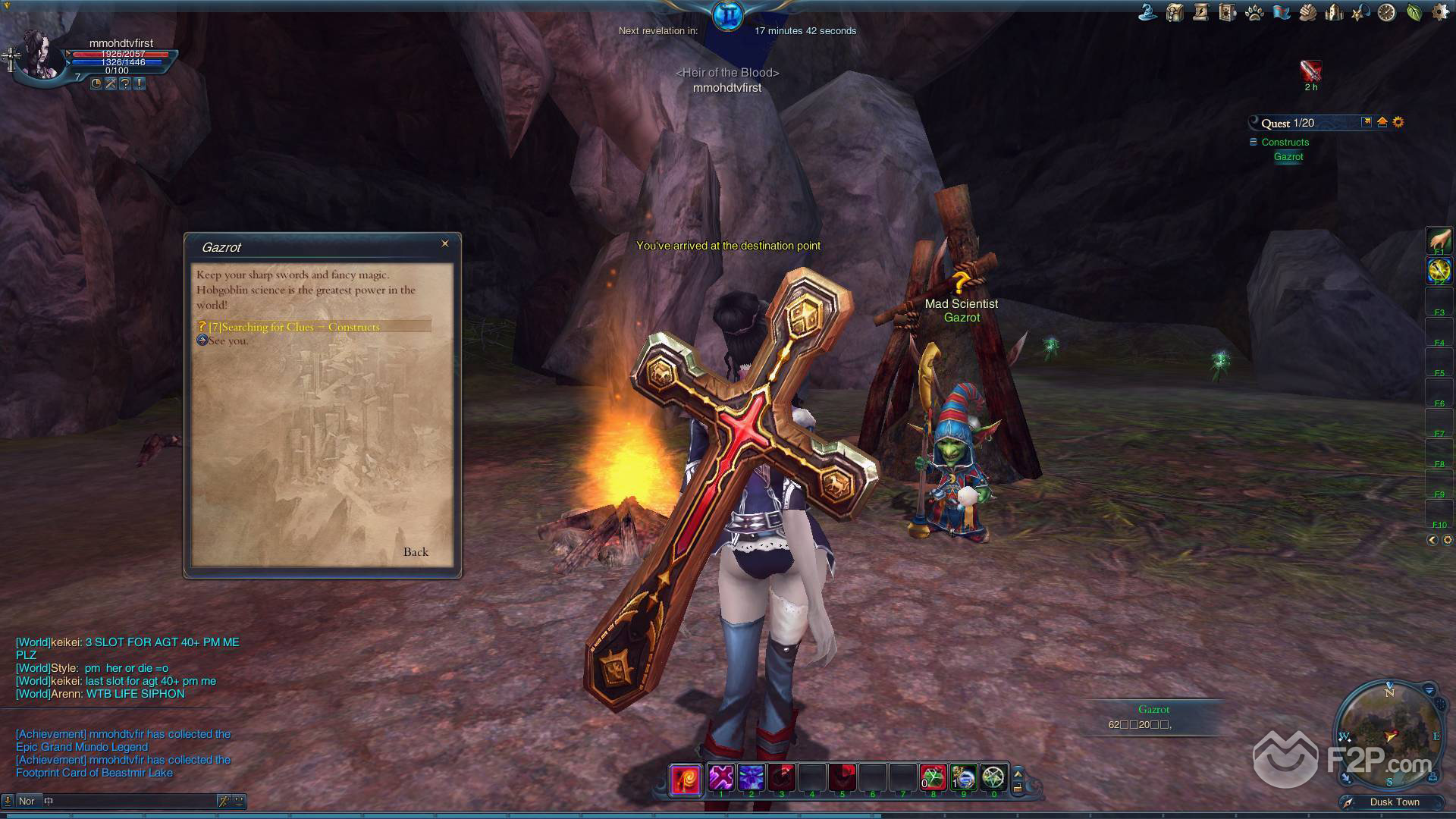Click the Back button in dialogue
The image size is (1456, 819).
pyautogui.click(x=416, y=552)
